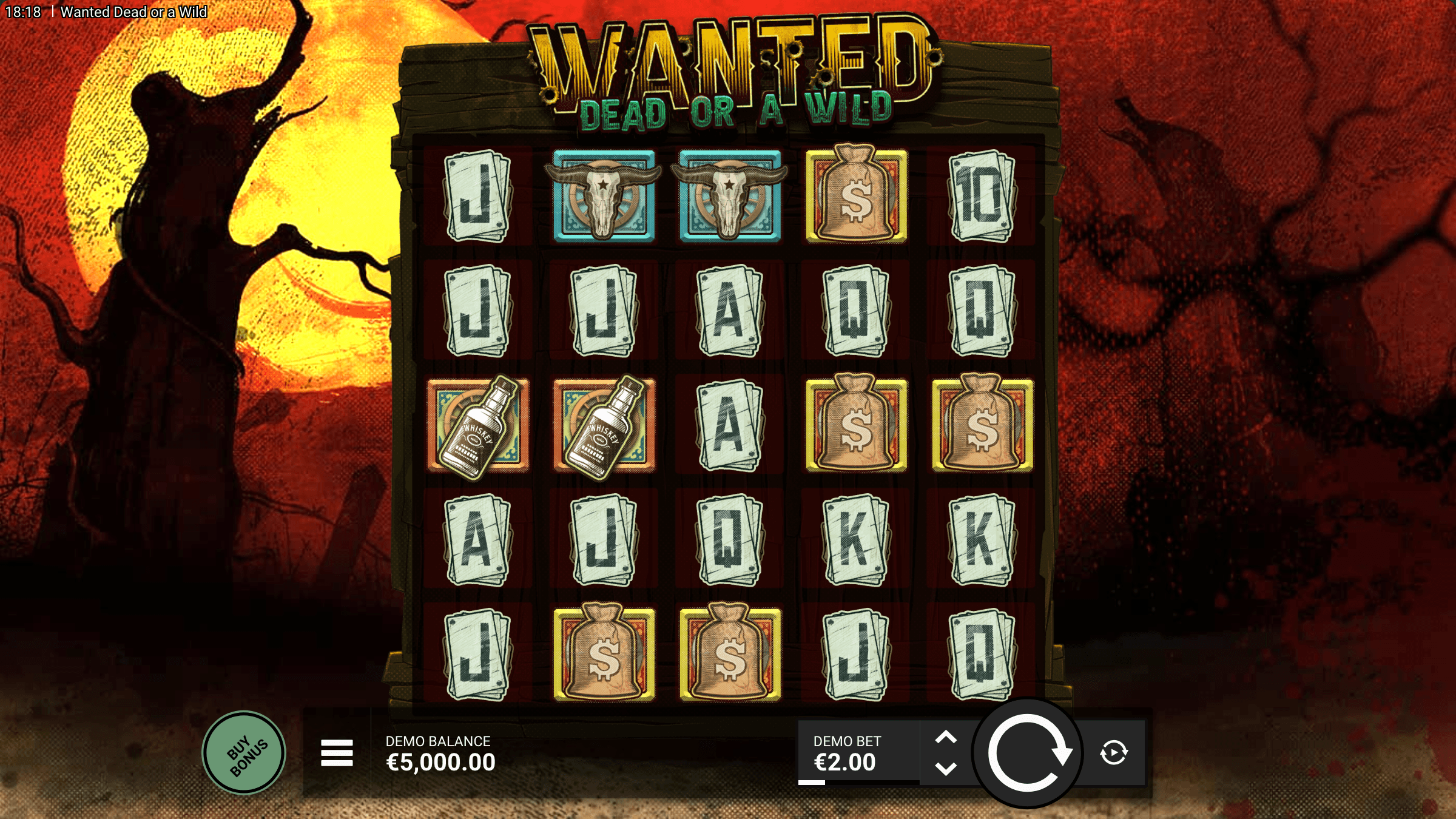
Task: Click the Ace symbol in the middle of reel three
Action: tap(728, 425)
